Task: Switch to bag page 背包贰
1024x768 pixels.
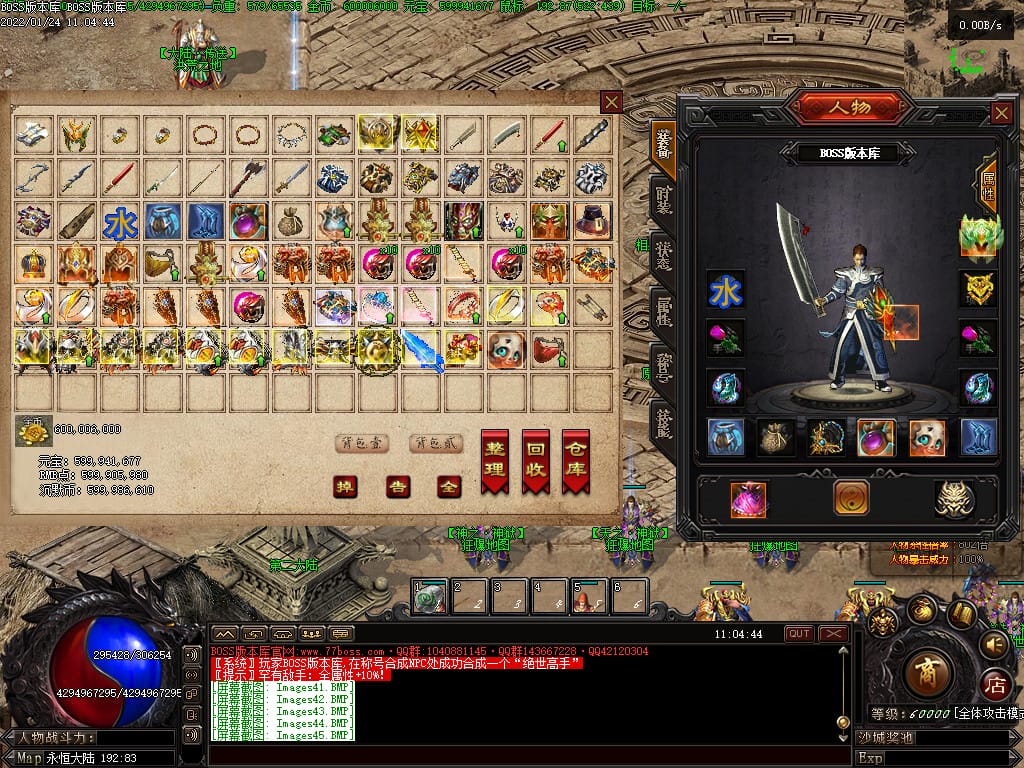Action: coord(436,444)
